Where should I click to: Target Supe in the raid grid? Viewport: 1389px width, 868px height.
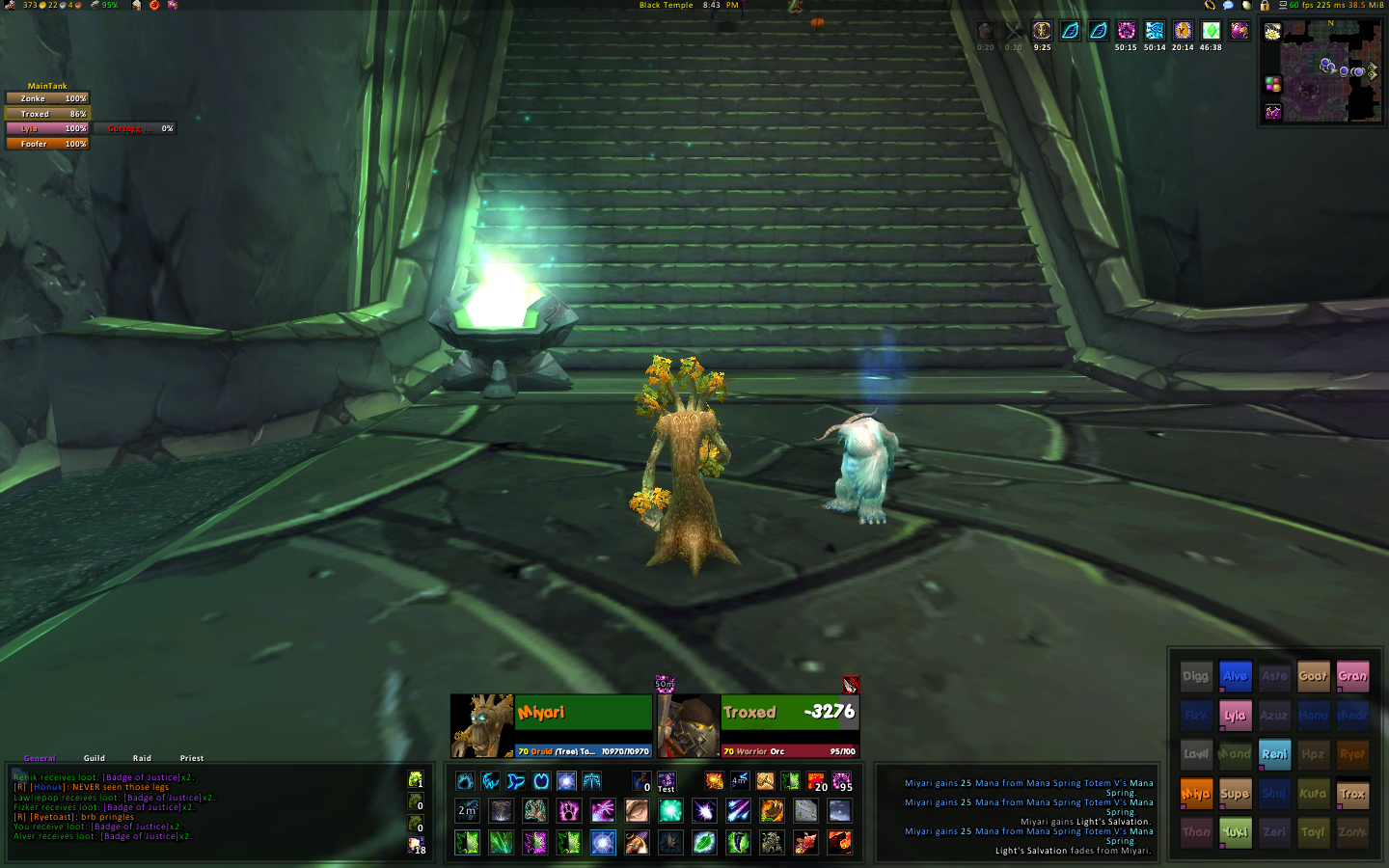coord(1235,794)
